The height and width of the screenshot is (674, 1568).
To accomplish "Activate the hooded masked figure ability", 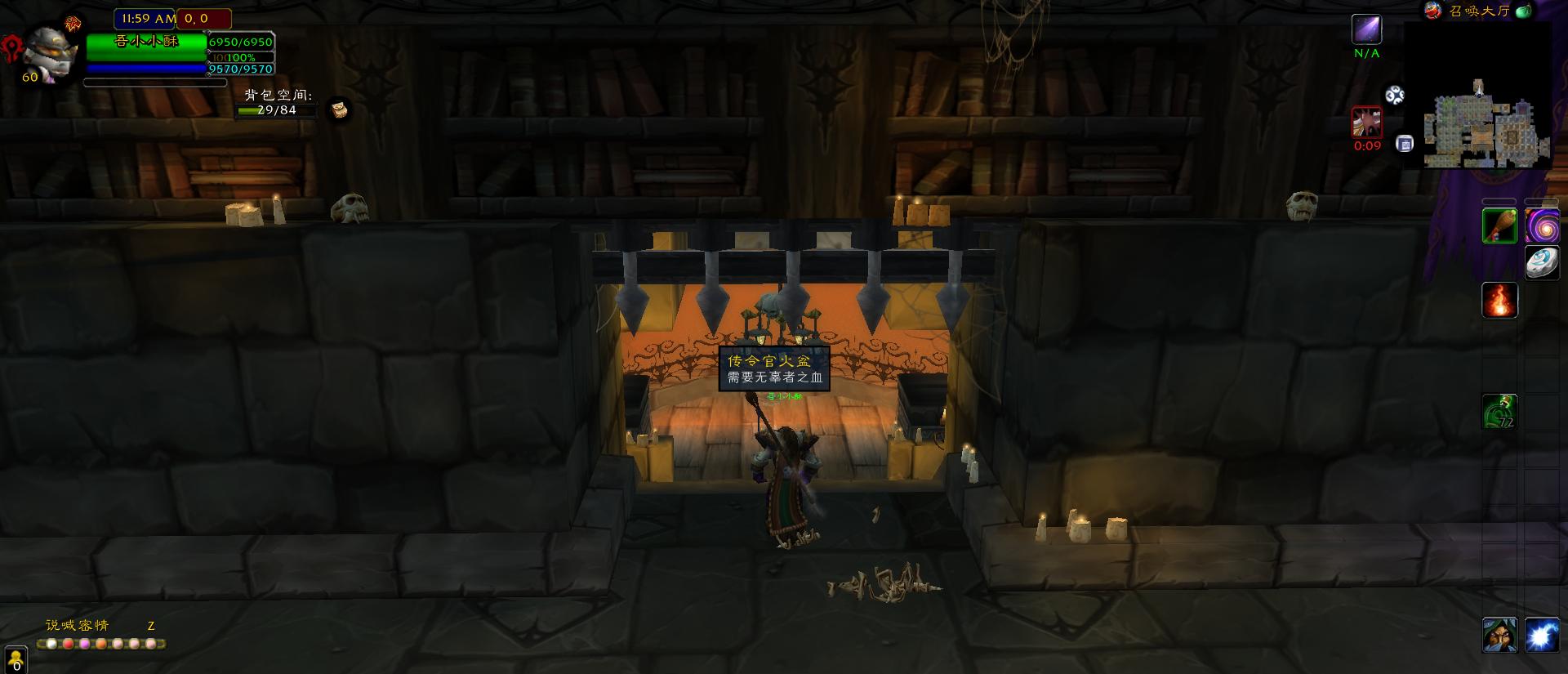I will tap(1499, 635).
